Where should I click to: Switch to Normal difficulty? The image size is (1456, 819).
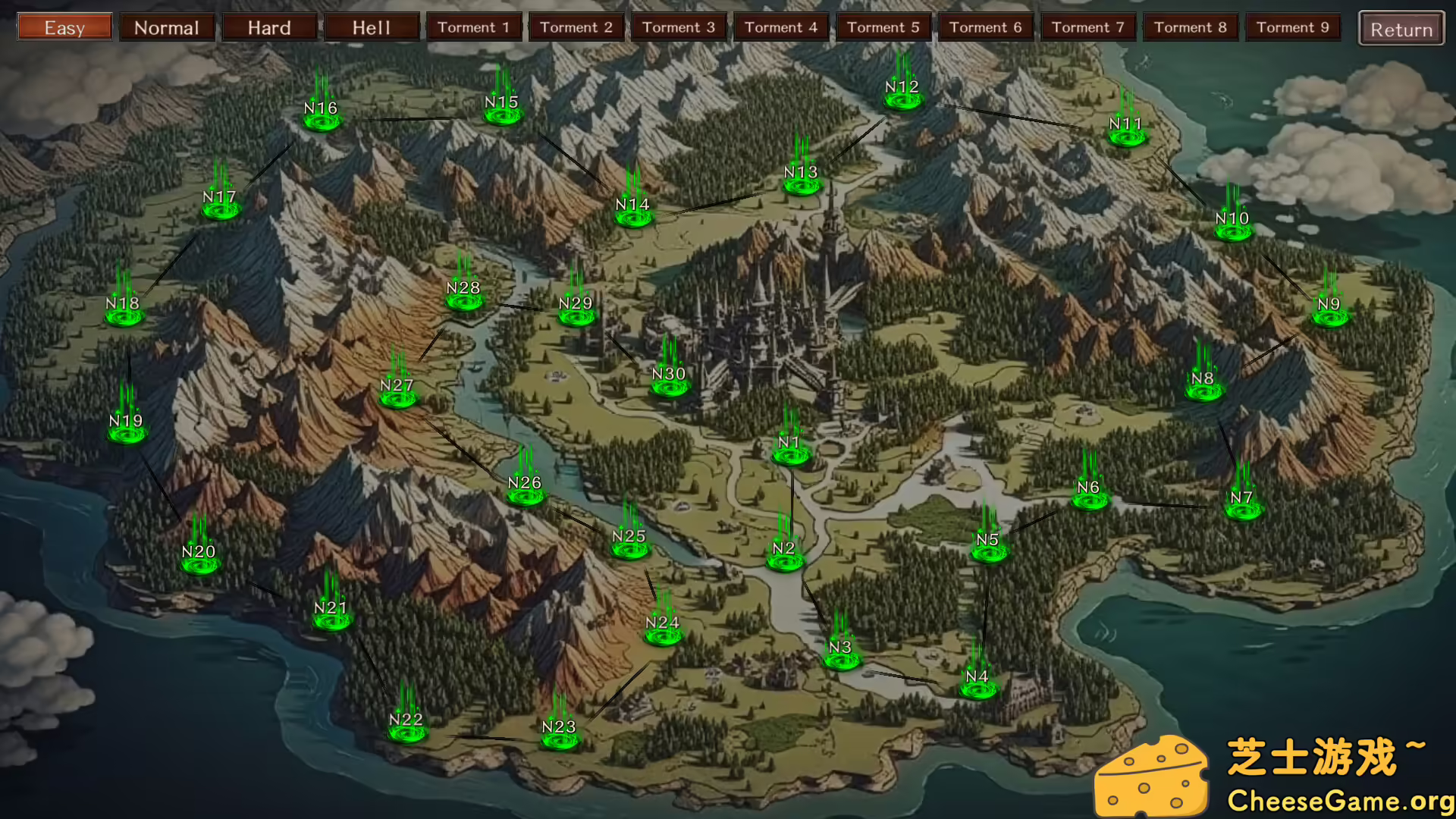click(x=167, y=27)
